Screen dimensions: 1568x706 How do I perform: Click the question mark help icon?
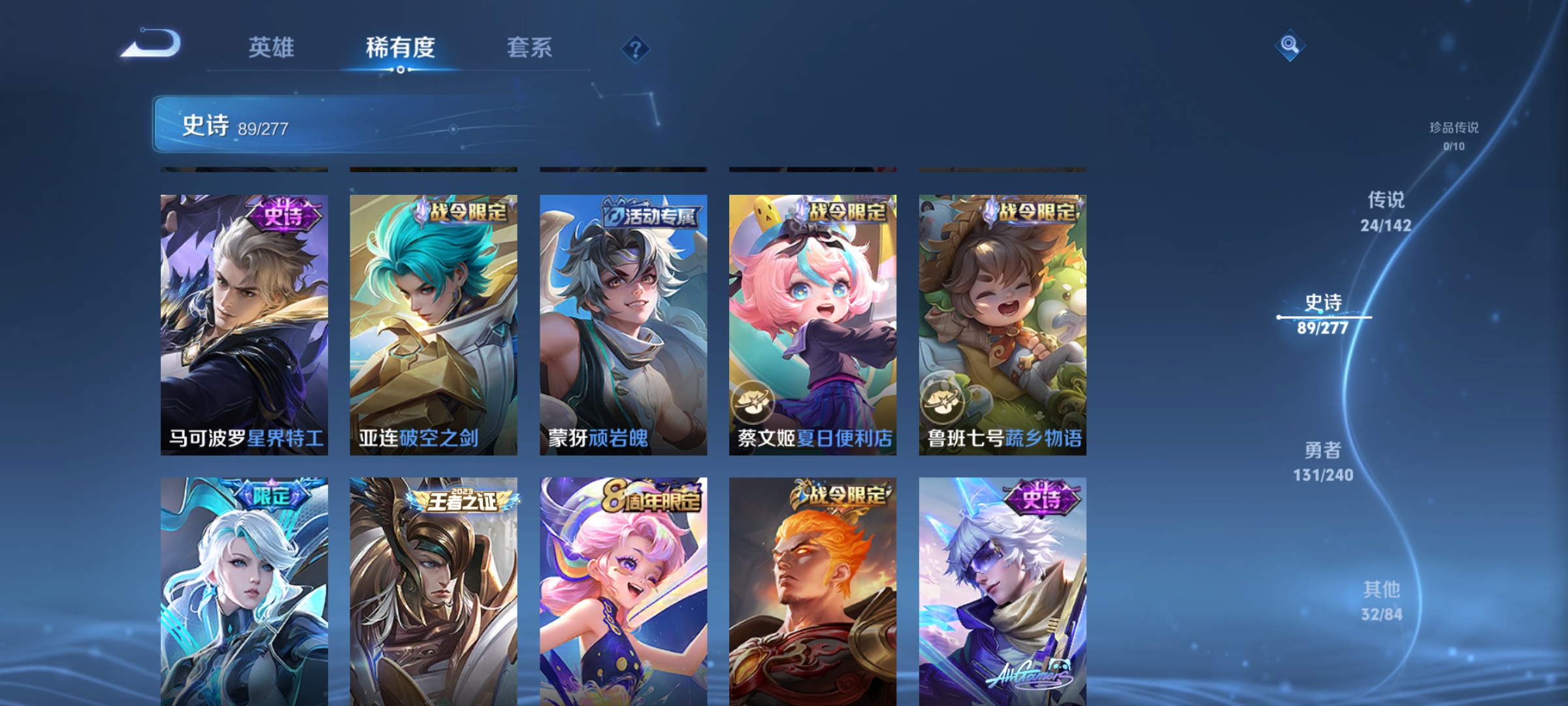pyautogui.click(x=634, y=48)
